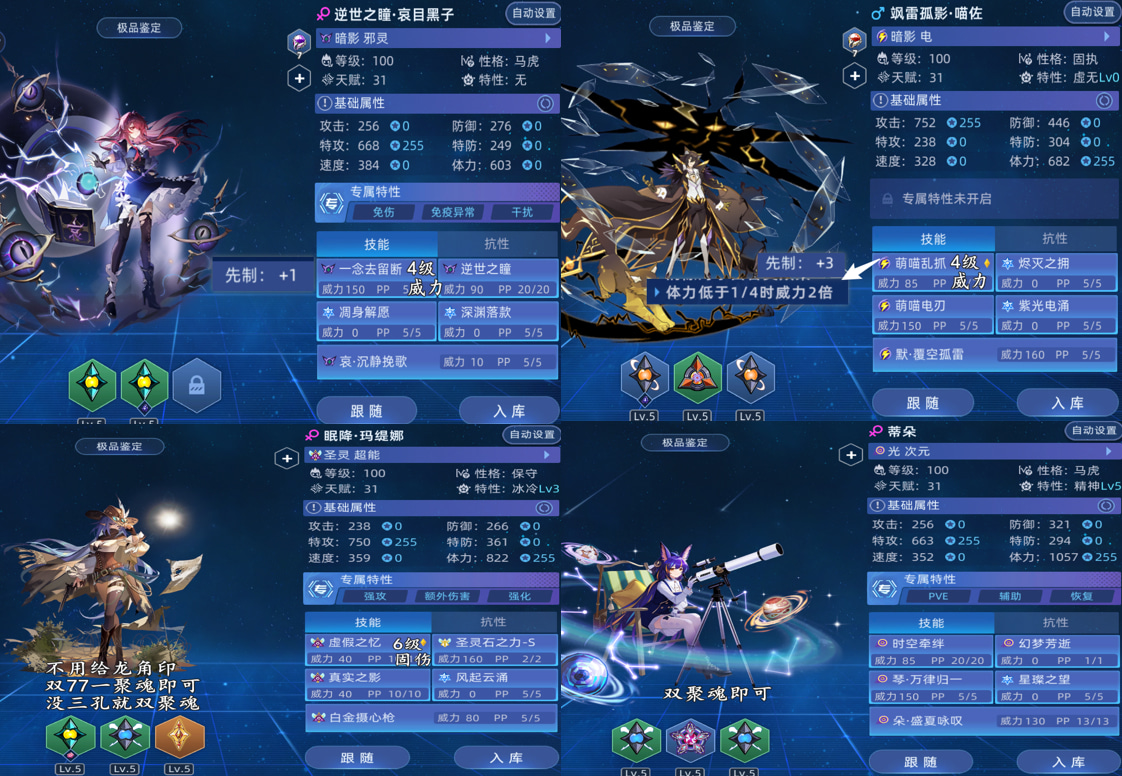The image size is (1122, 776).
Task: Open 自动设置 for 逆世之瞳·哀目黑子
Action: [x=533, y=13]
